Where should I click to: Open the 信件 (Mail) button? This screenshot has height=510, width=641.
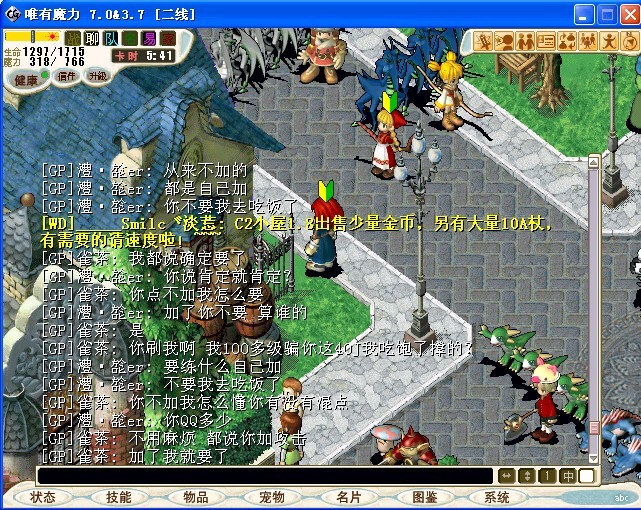(66, 76)
